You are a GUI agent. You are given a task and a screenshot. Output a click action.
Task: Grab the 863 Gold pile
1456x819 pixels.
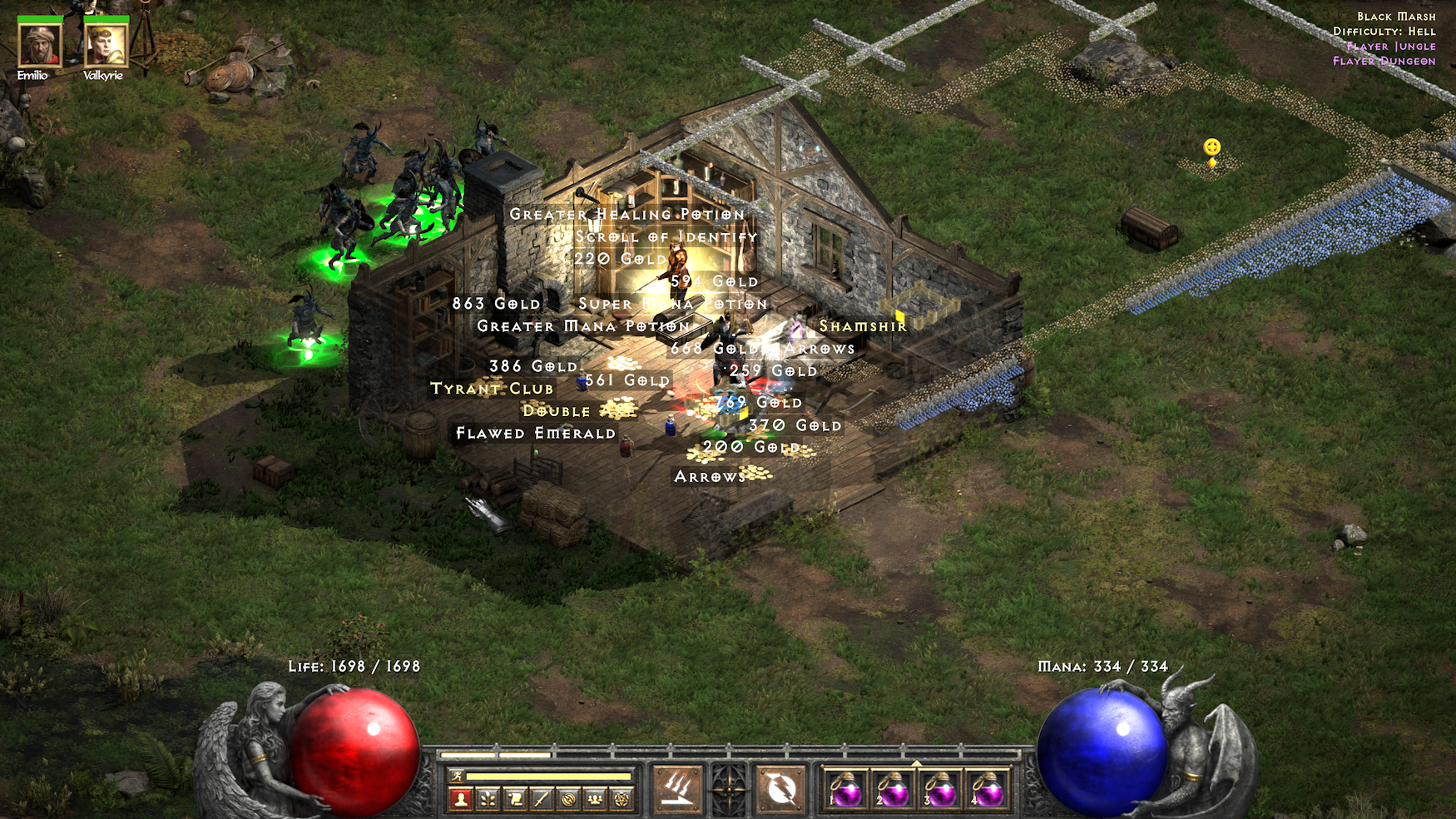(496, 303)
